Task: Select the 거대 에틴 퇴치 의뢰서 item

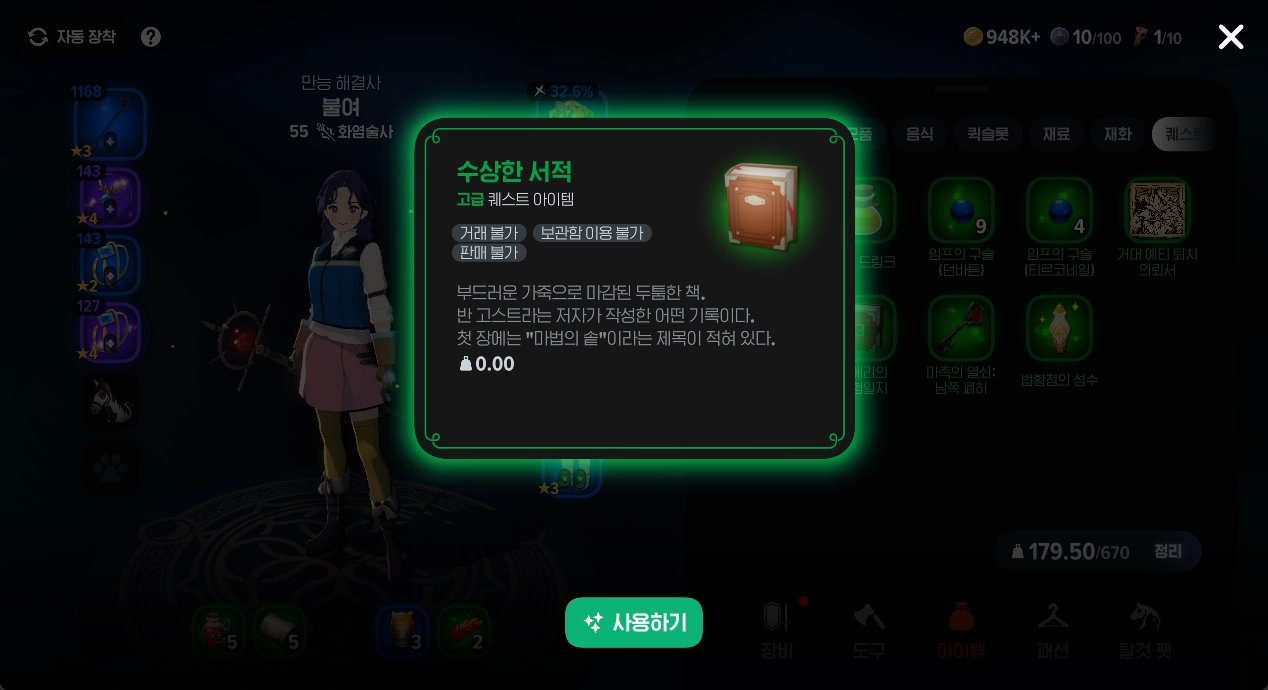Action: click(x=1157, y=210)
